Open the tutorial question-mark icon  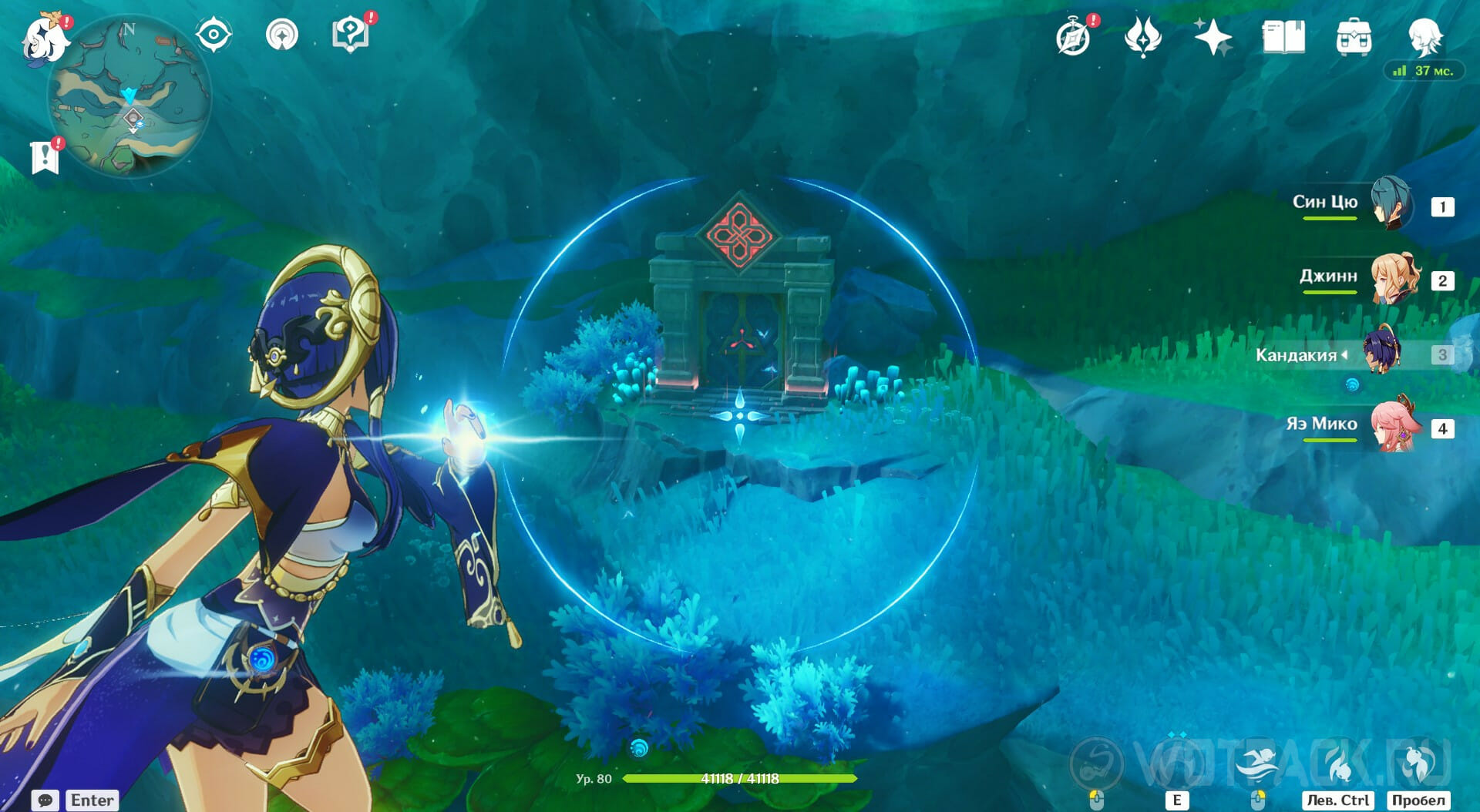(x=350, y=35)
